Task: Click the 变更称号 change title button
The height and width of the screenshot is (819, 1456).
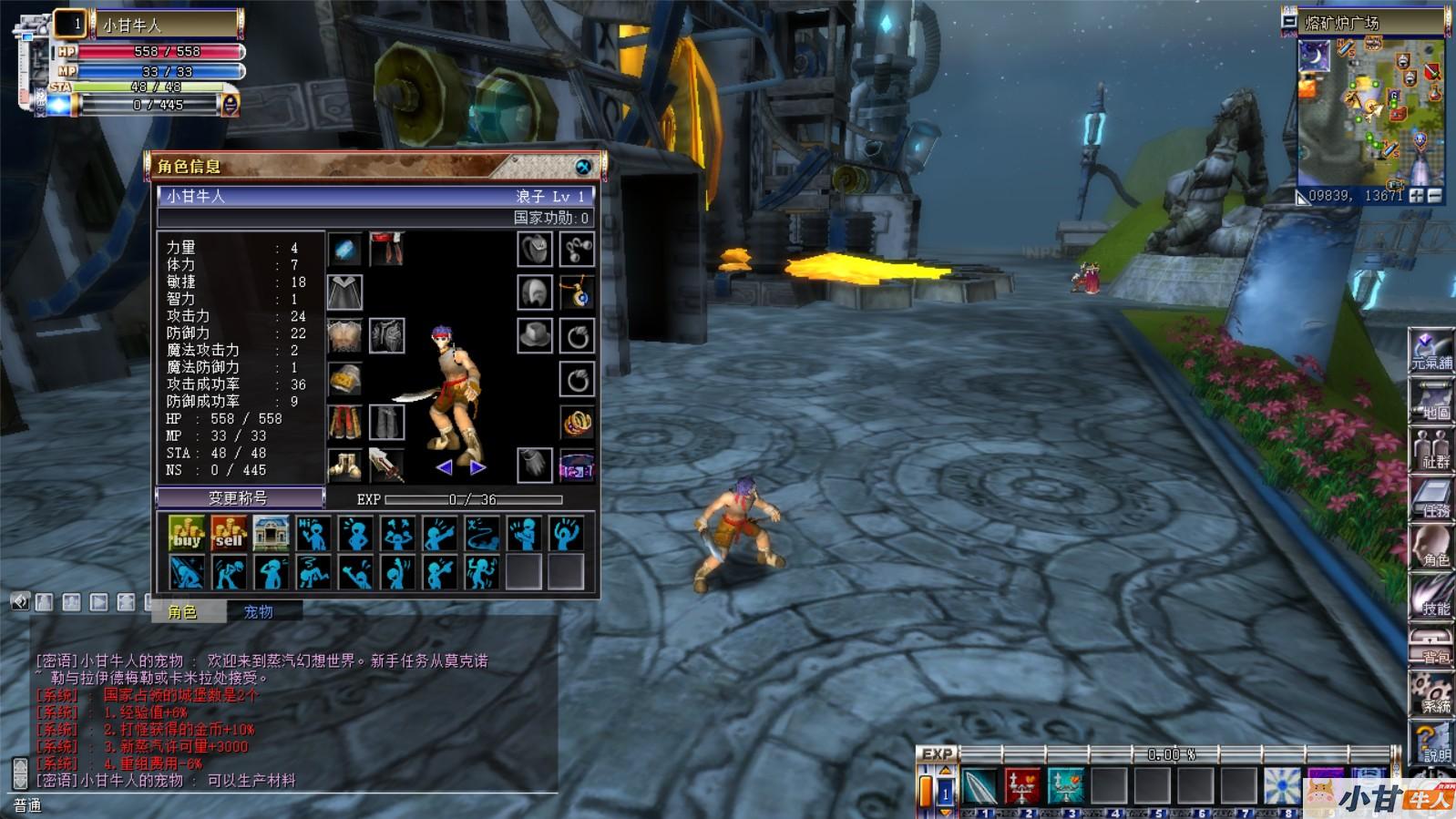Action: [x=240, y=497]
